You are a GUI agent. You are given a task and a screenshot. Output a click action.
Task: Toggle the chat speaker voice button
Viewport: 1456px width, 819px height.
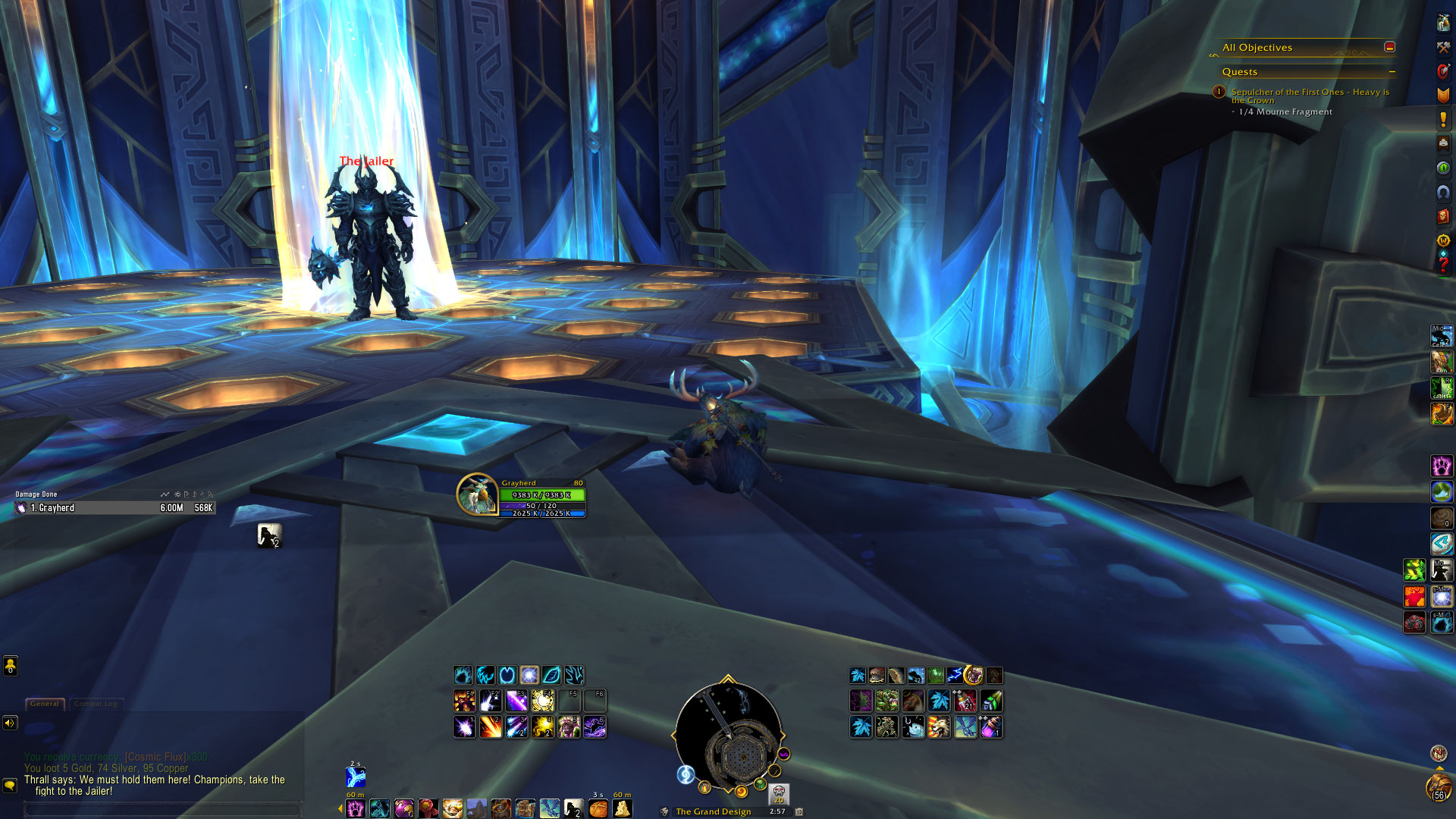click(x=10, y=723)
